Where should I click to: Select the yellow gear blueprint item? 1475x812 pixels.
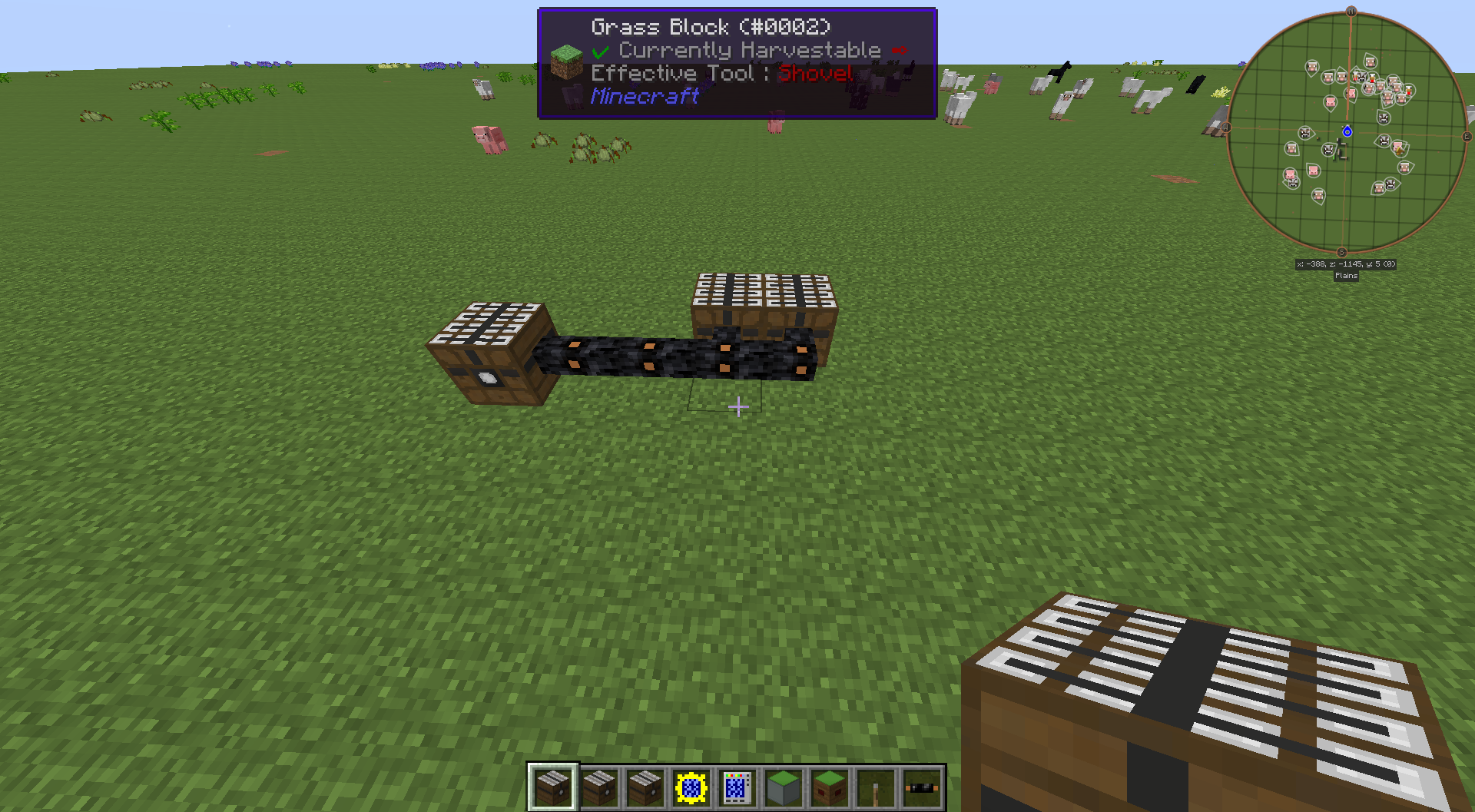[691, 787]
